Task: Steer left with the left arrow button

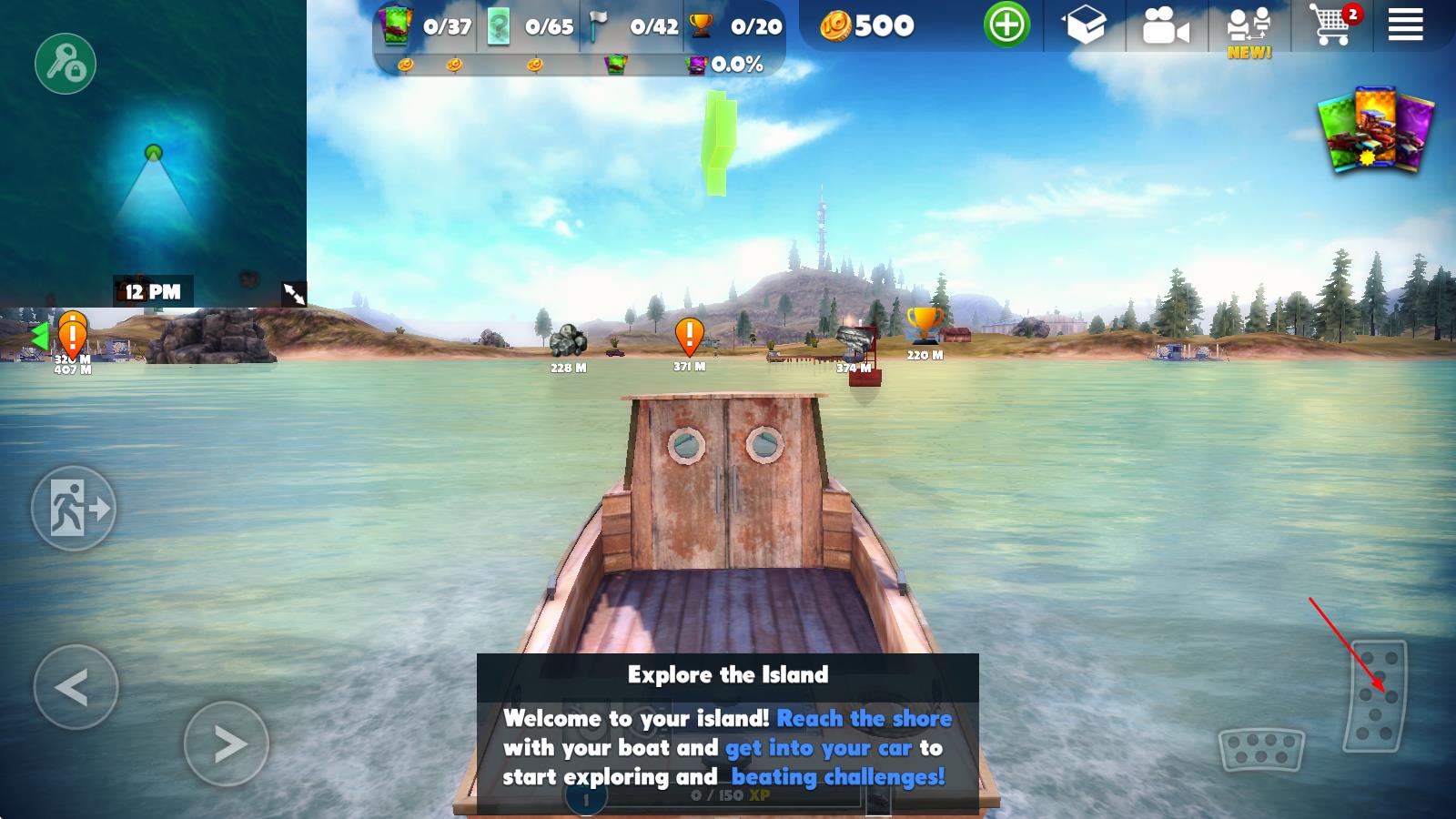Action: click(76, 687)
